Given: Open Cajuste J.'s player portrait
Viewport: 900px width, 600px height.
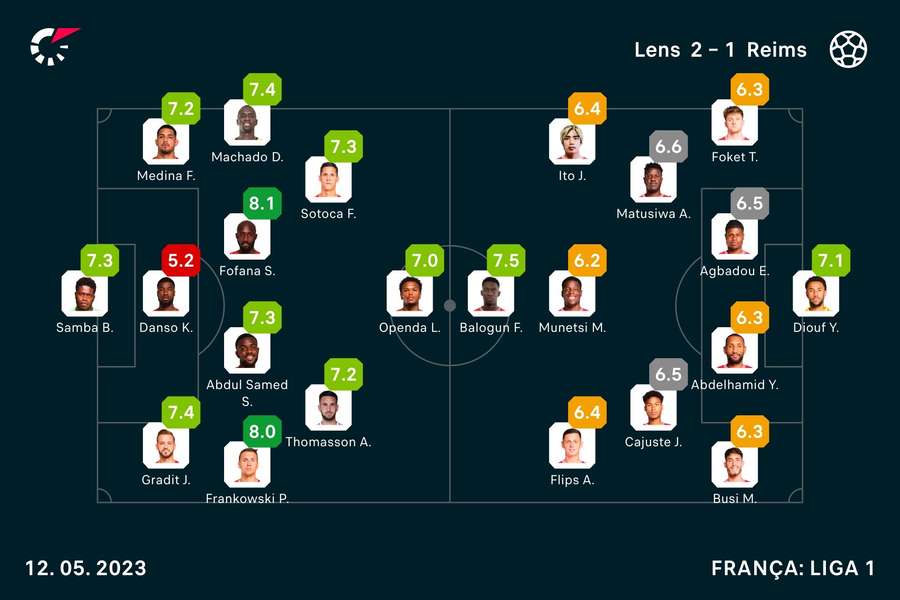Looking at the screenshot, I should tap(653, 407).
